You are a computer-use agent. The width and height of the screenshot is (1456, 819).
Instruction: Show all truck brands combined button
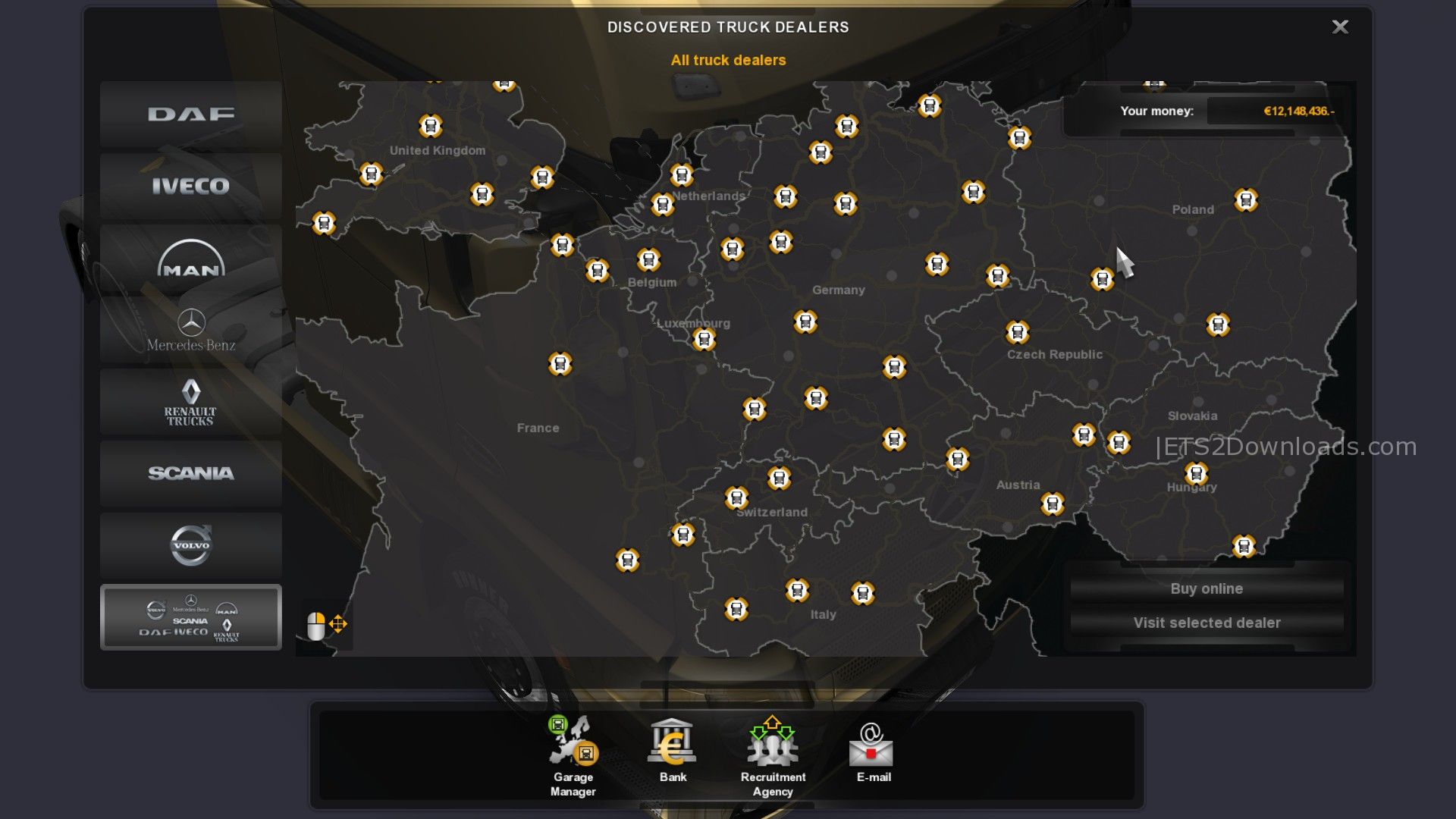tap(190, 617)
